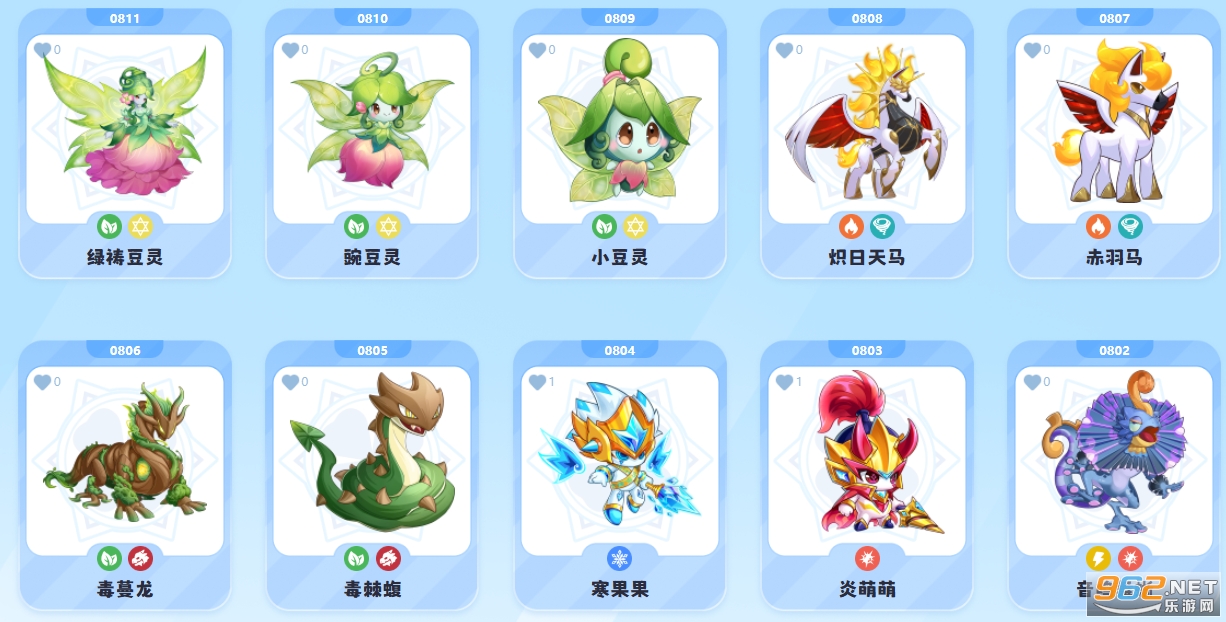Select the ice snowflake attribute icon on 寒果果
Screen dimensions: 1226x622
point(619,558)
